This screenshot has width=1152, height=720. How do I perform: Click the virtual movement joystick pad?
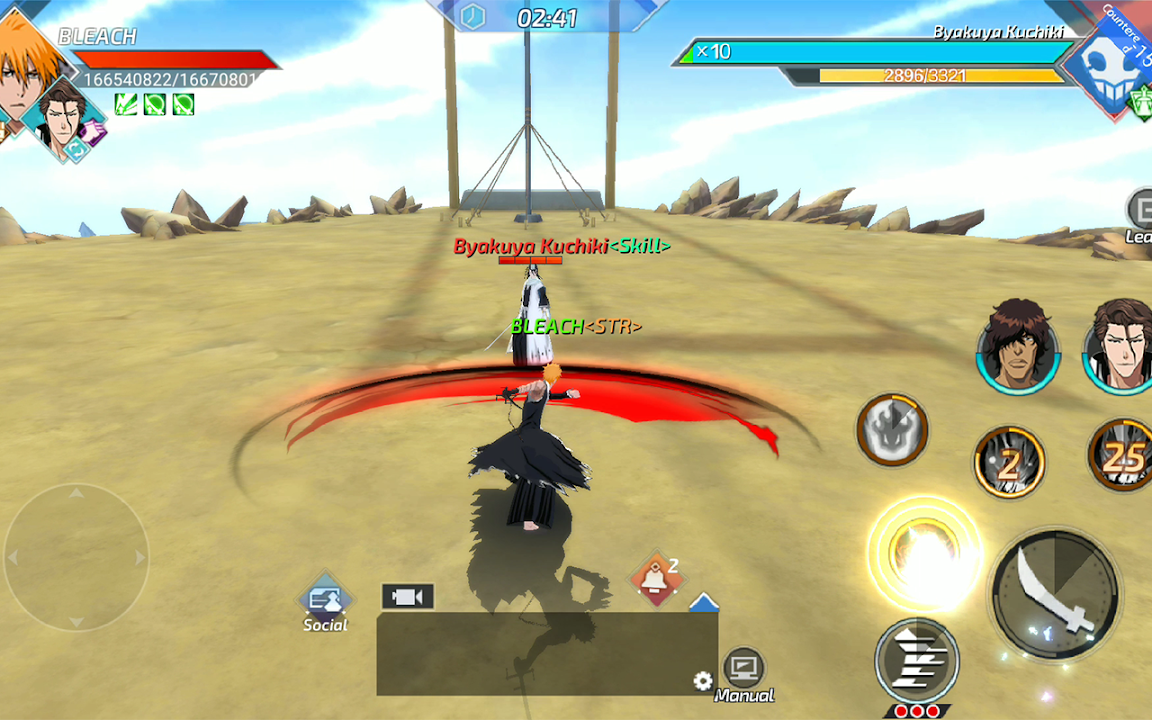click(x=77, y=557)
